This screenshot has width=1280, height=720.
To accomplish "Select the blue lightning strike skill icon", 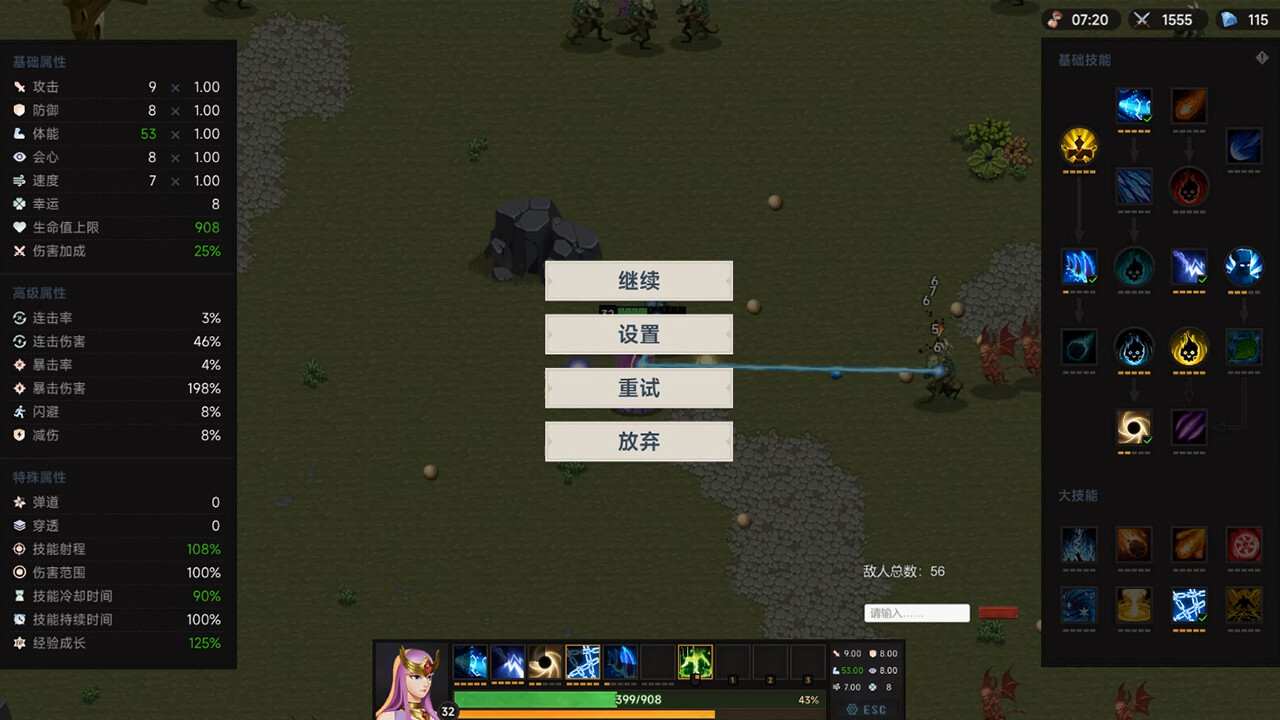I will point(1189,267).
